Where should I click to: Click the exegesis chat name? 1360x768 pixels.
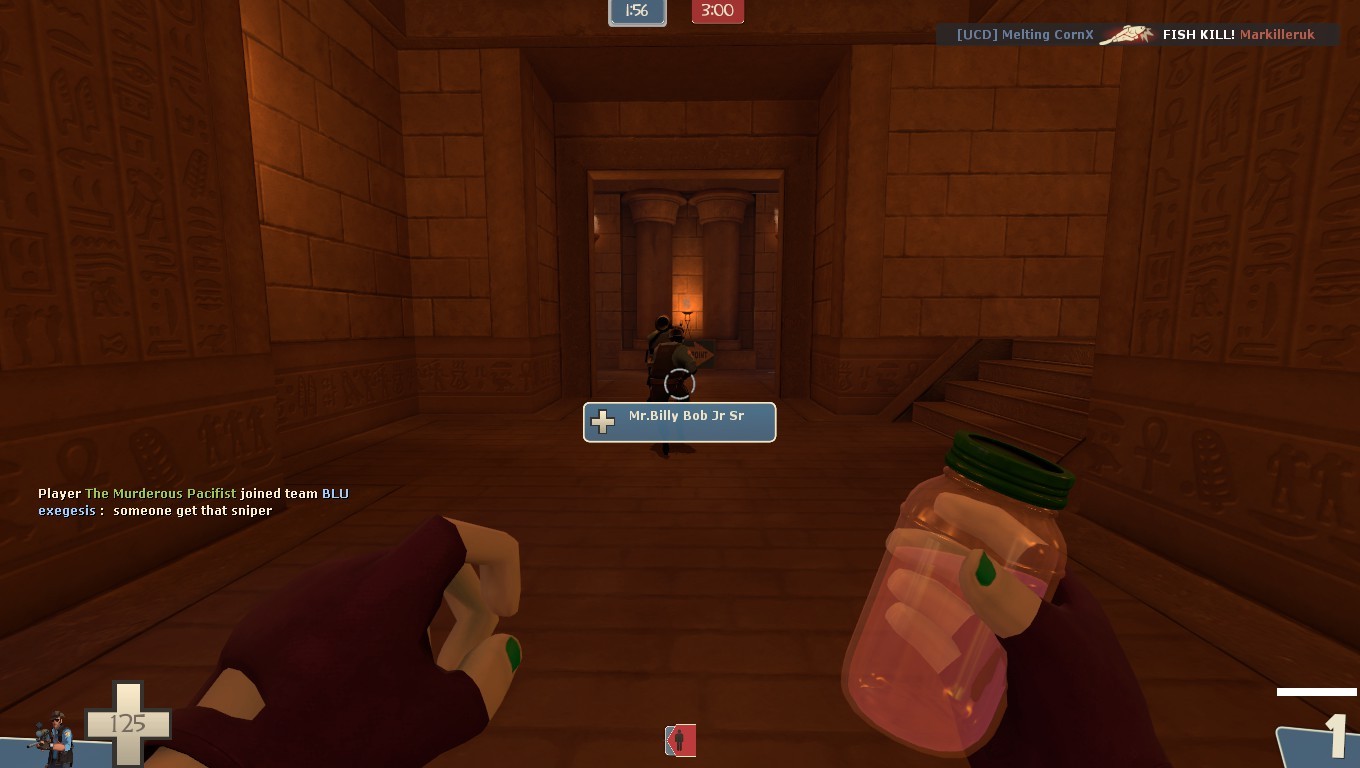(66, 510)
